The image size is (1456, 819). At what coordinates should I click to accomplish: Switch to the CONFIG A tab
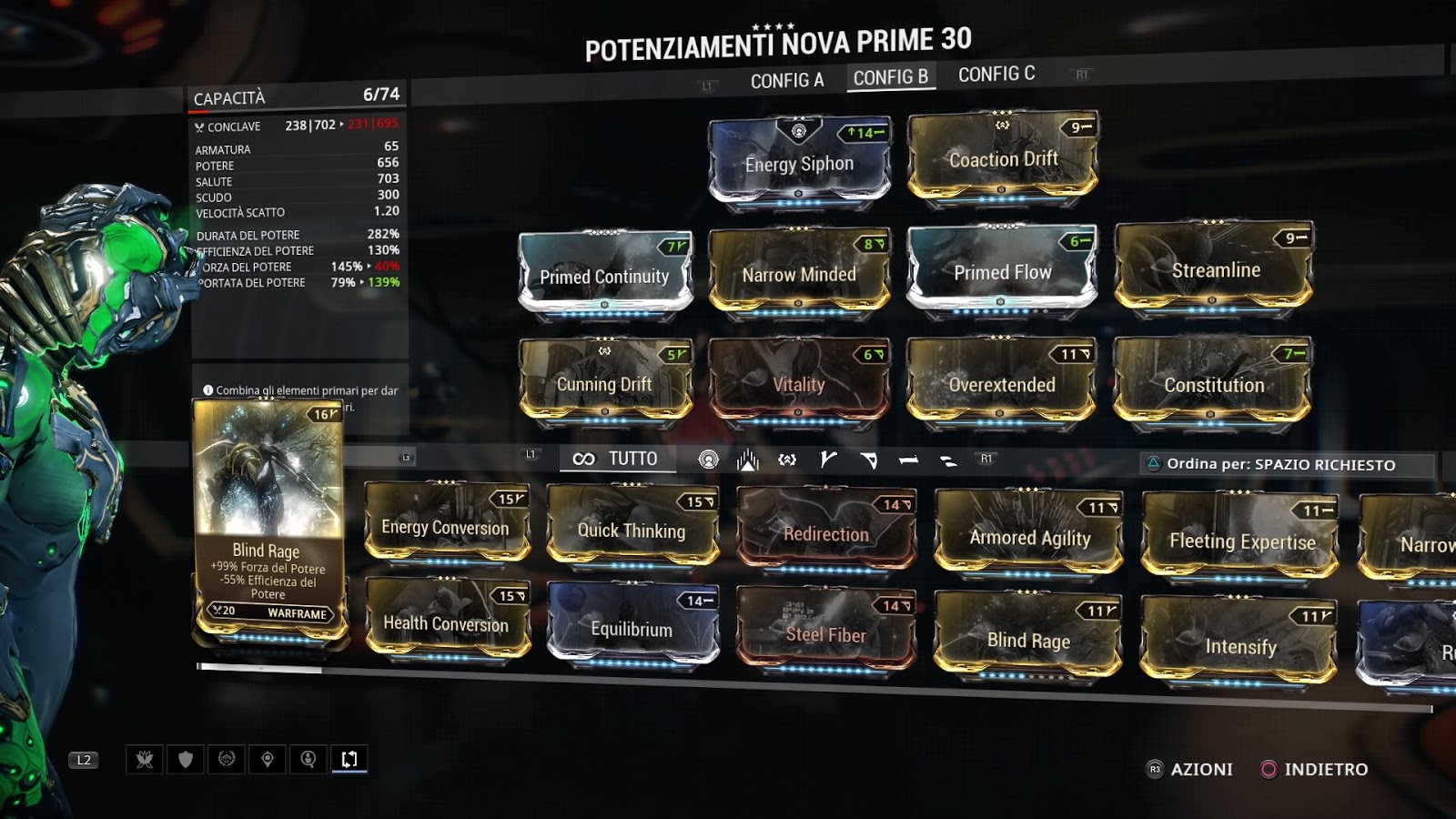(x=787, y=76)
